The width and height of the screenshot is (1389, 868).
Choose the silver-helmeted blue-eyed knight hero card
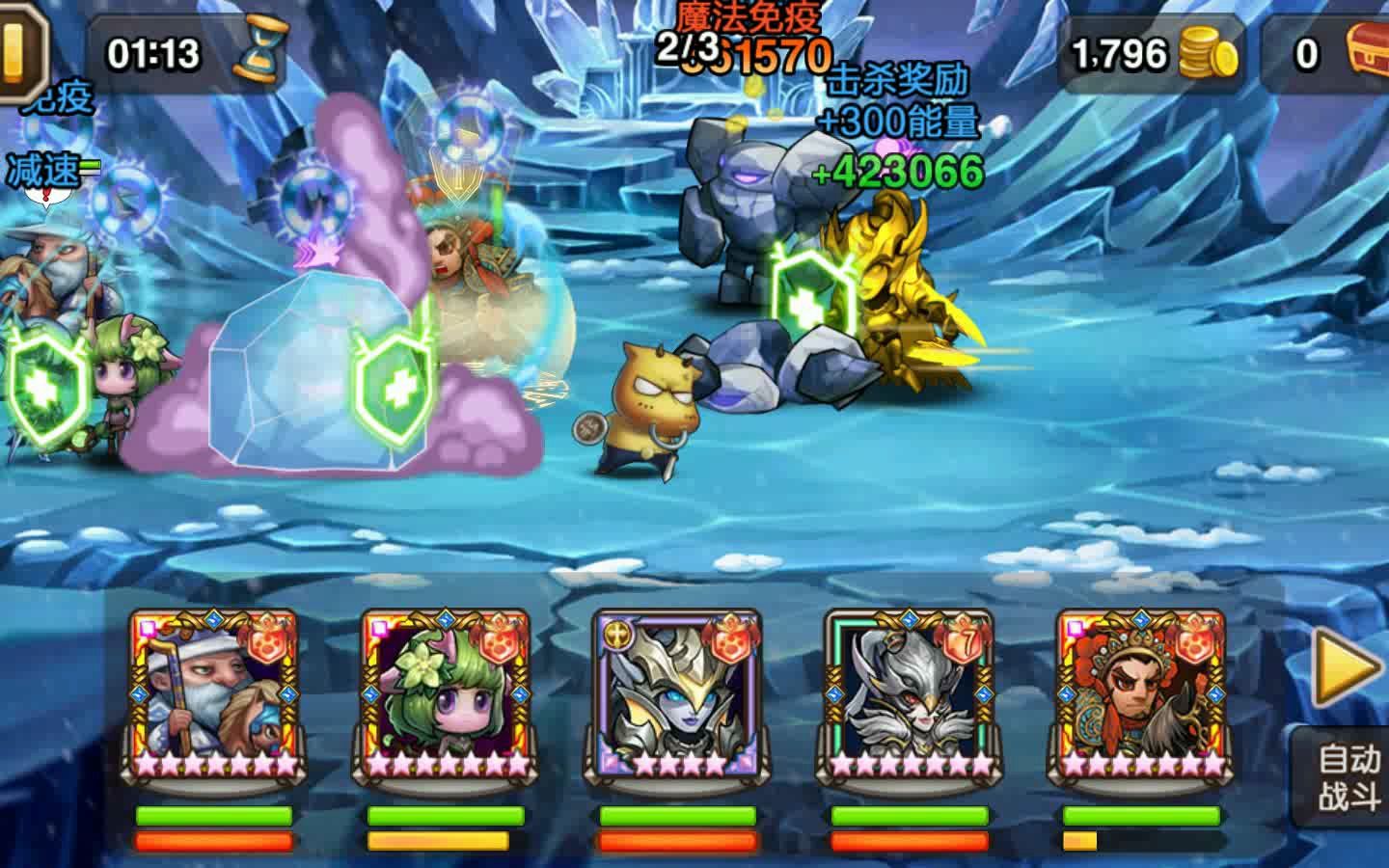[x=677, y=694]
